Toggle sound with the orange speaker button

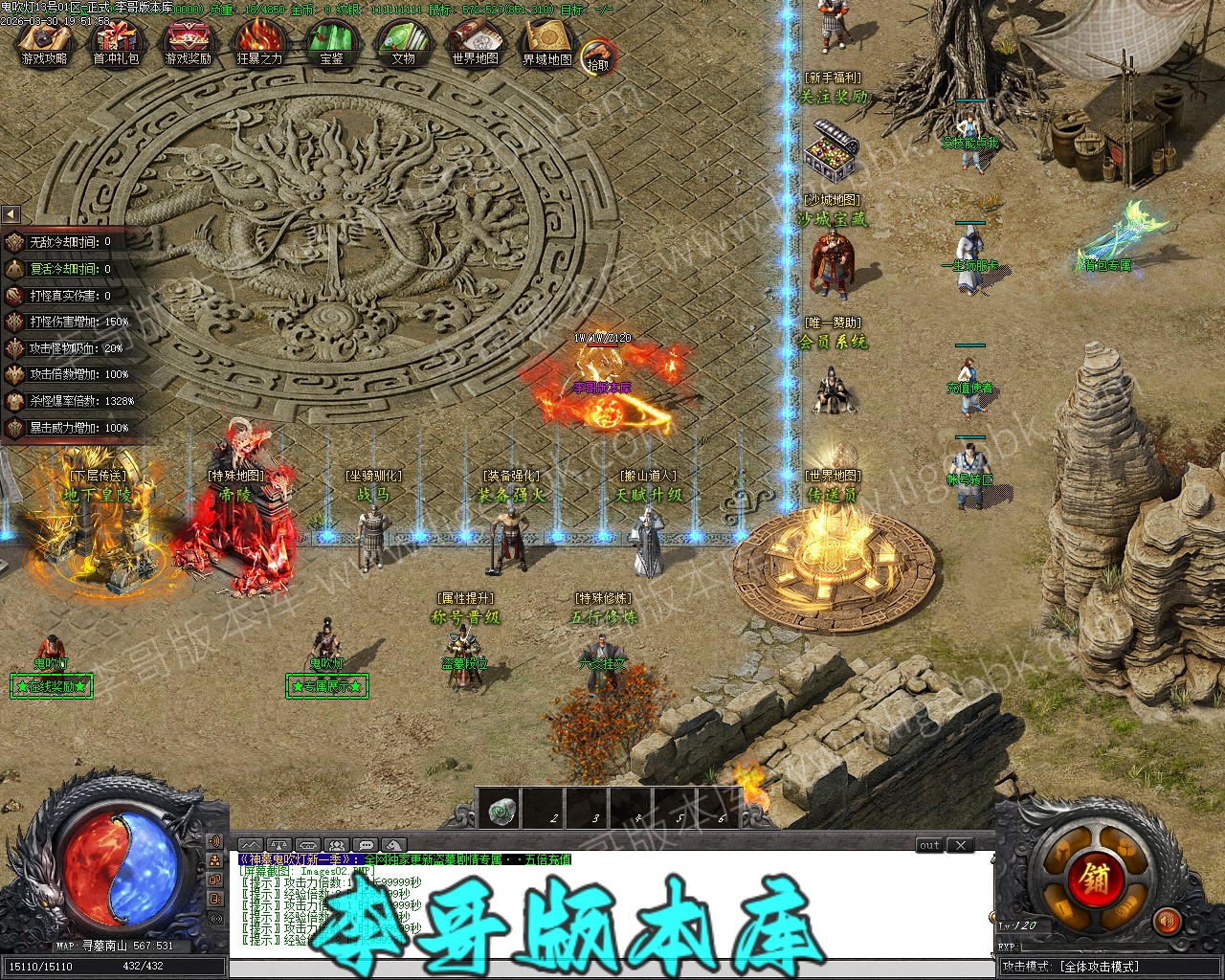pos(1167,922)
